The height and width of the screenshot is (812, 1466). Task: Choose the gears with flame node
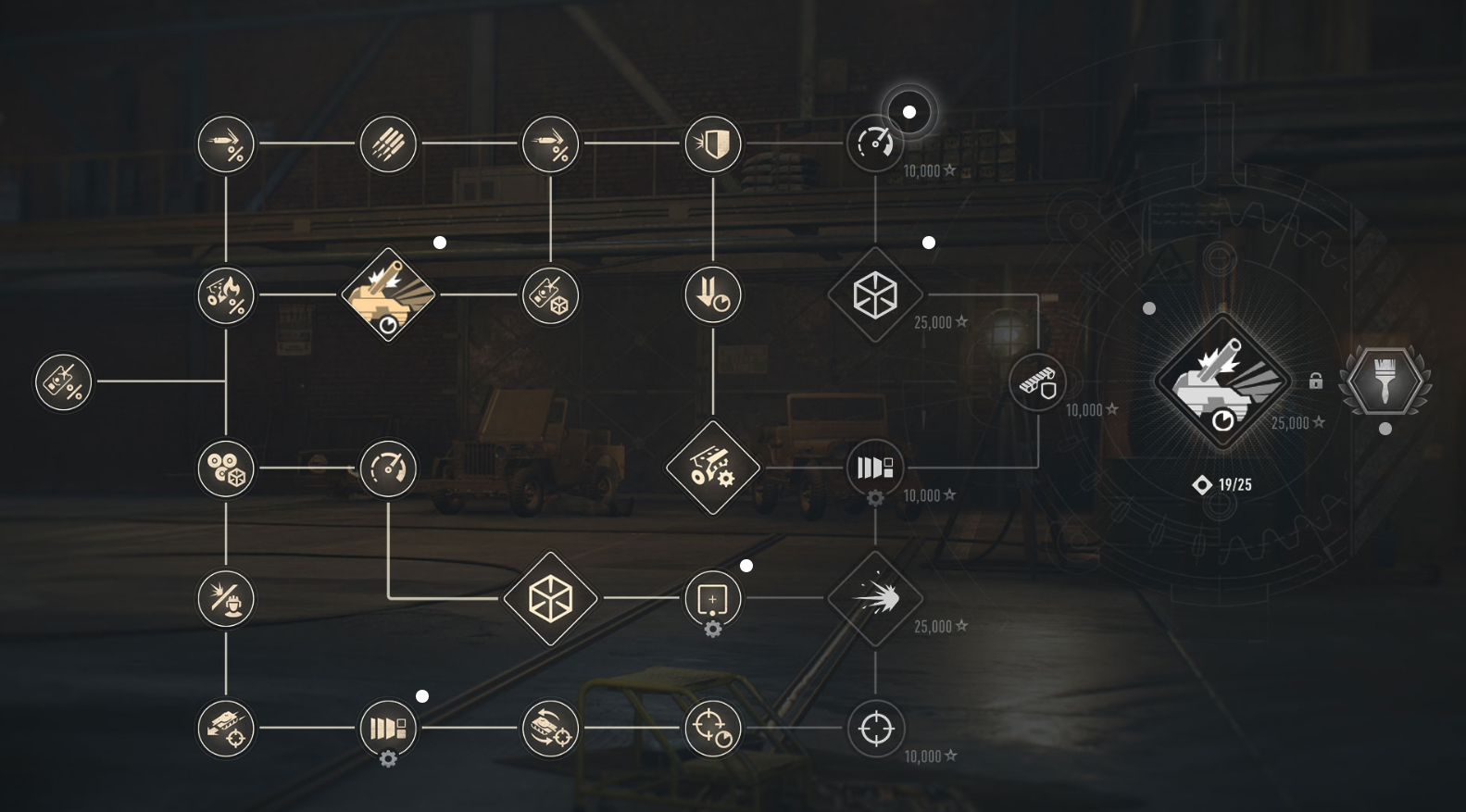point(226,296)
